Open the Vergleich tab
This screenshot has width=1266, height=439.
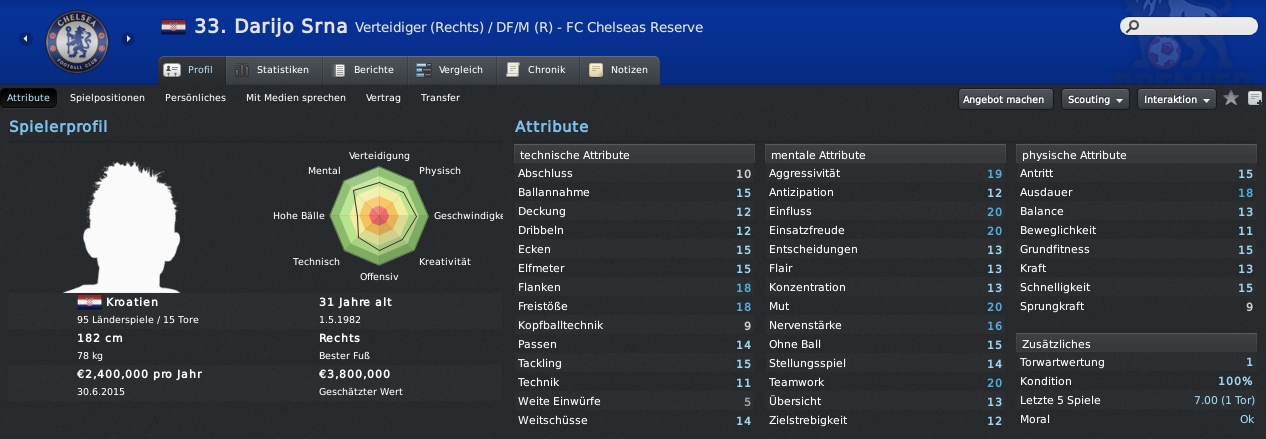tap(449, 70)
